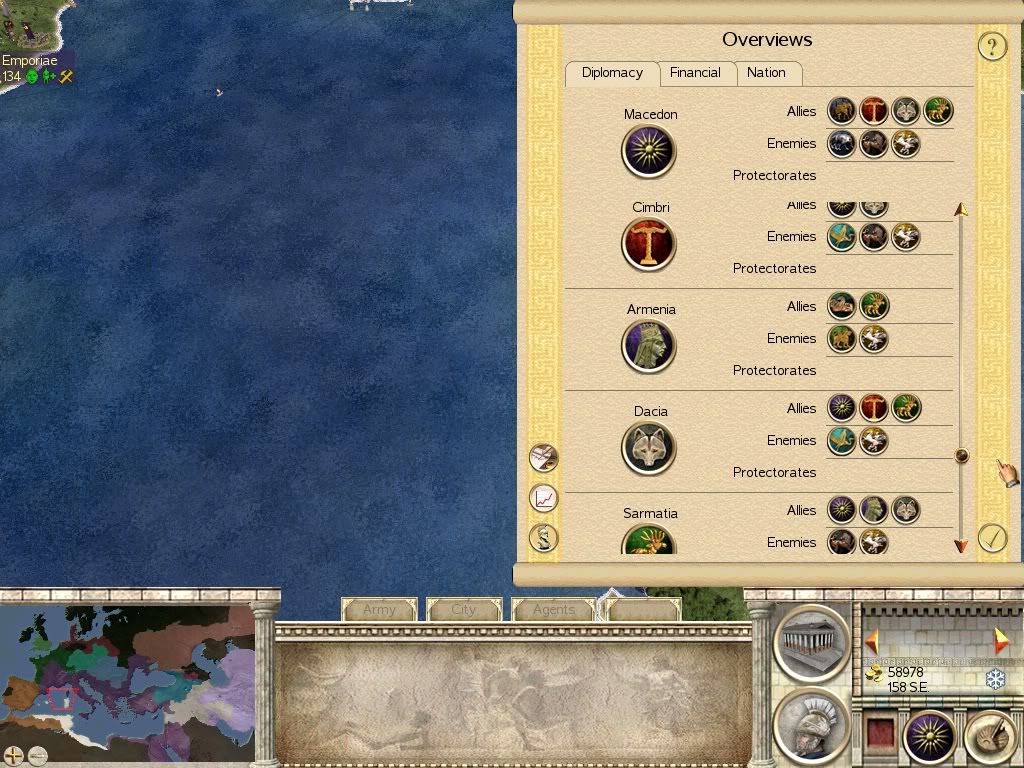1024x768 pixels.
Task: Open the helmeted soldier recruitment button
Action: point(811,727)
